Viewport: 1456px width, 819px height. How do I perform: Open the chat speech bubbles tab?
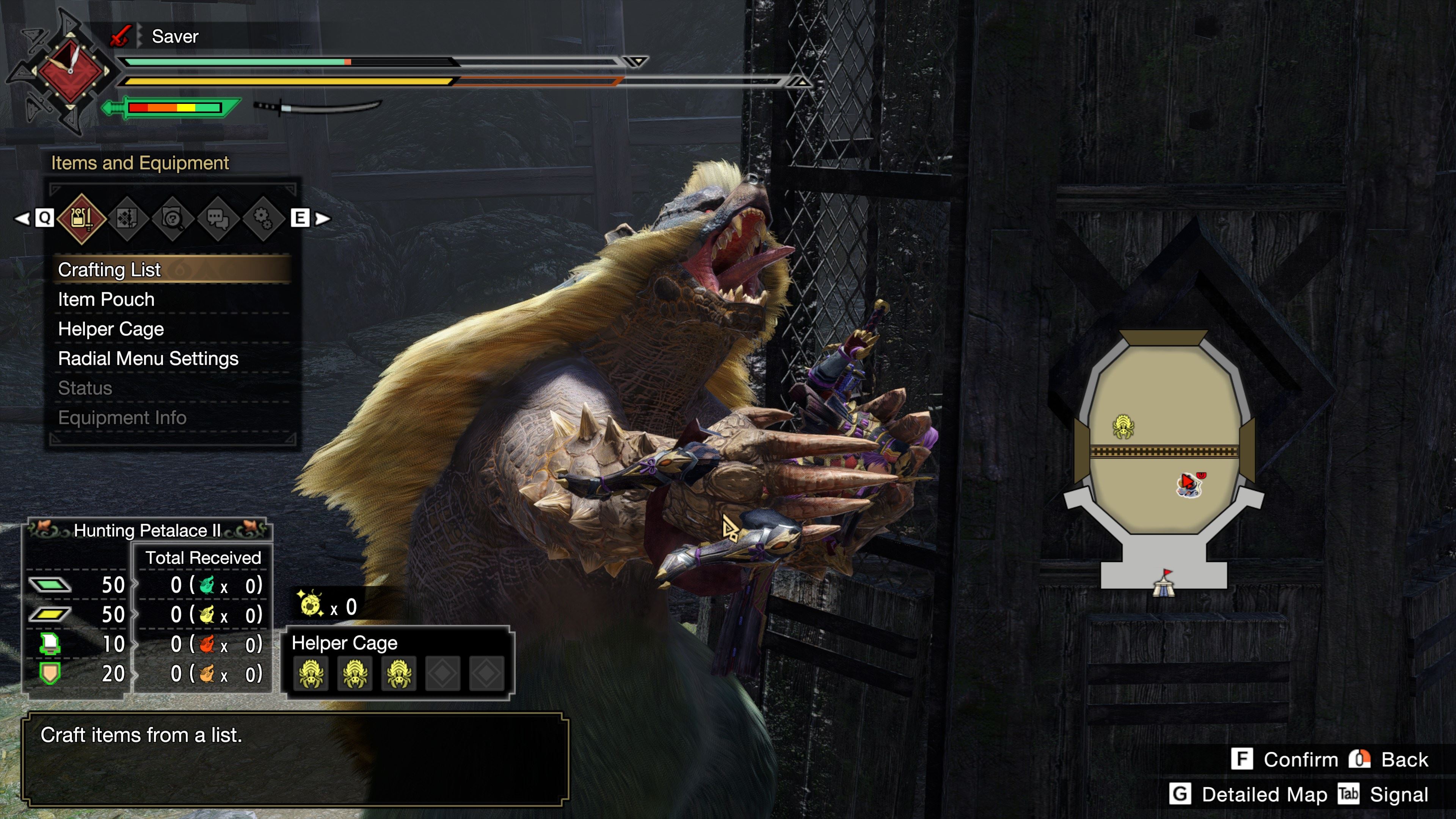(x=218, y=218)
